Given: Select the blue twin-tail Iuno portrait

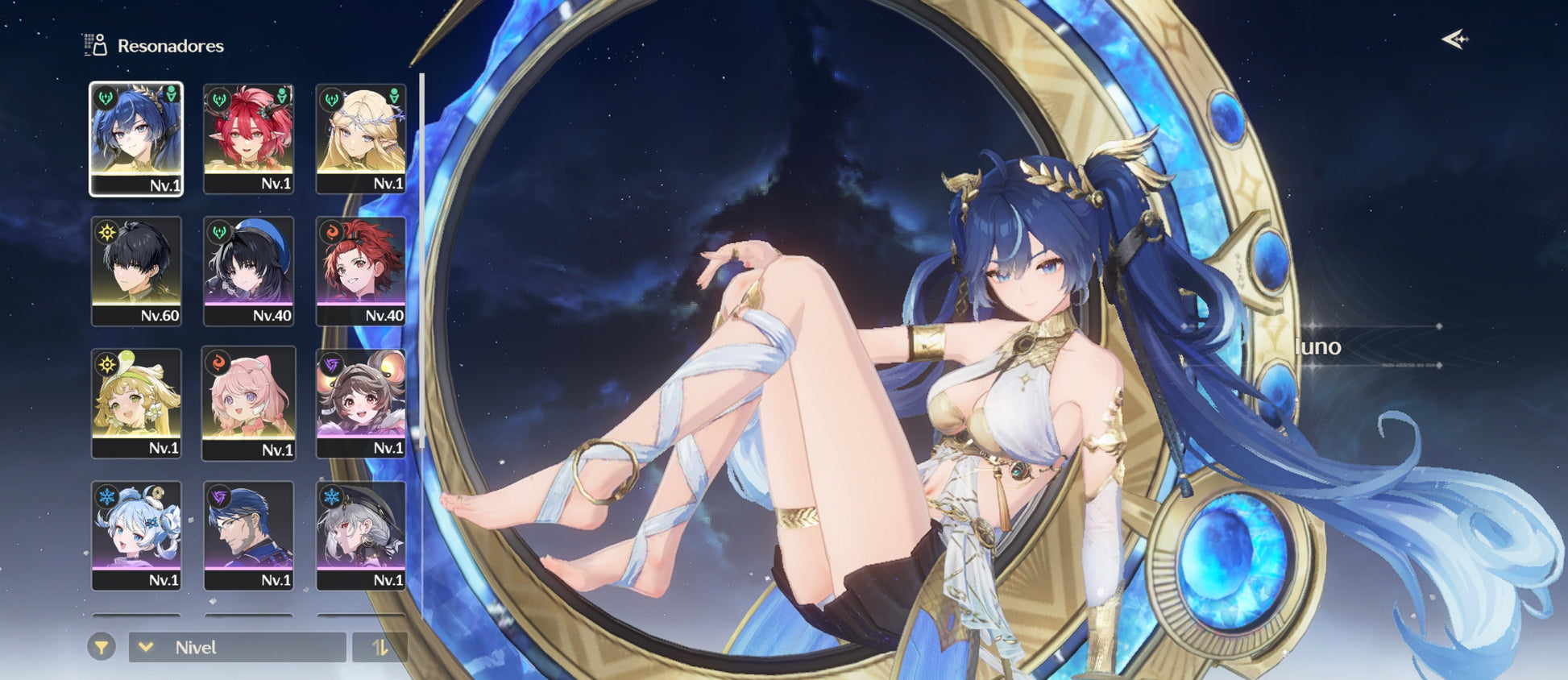Looking at the screenshot, I should (x=136, y=139).
